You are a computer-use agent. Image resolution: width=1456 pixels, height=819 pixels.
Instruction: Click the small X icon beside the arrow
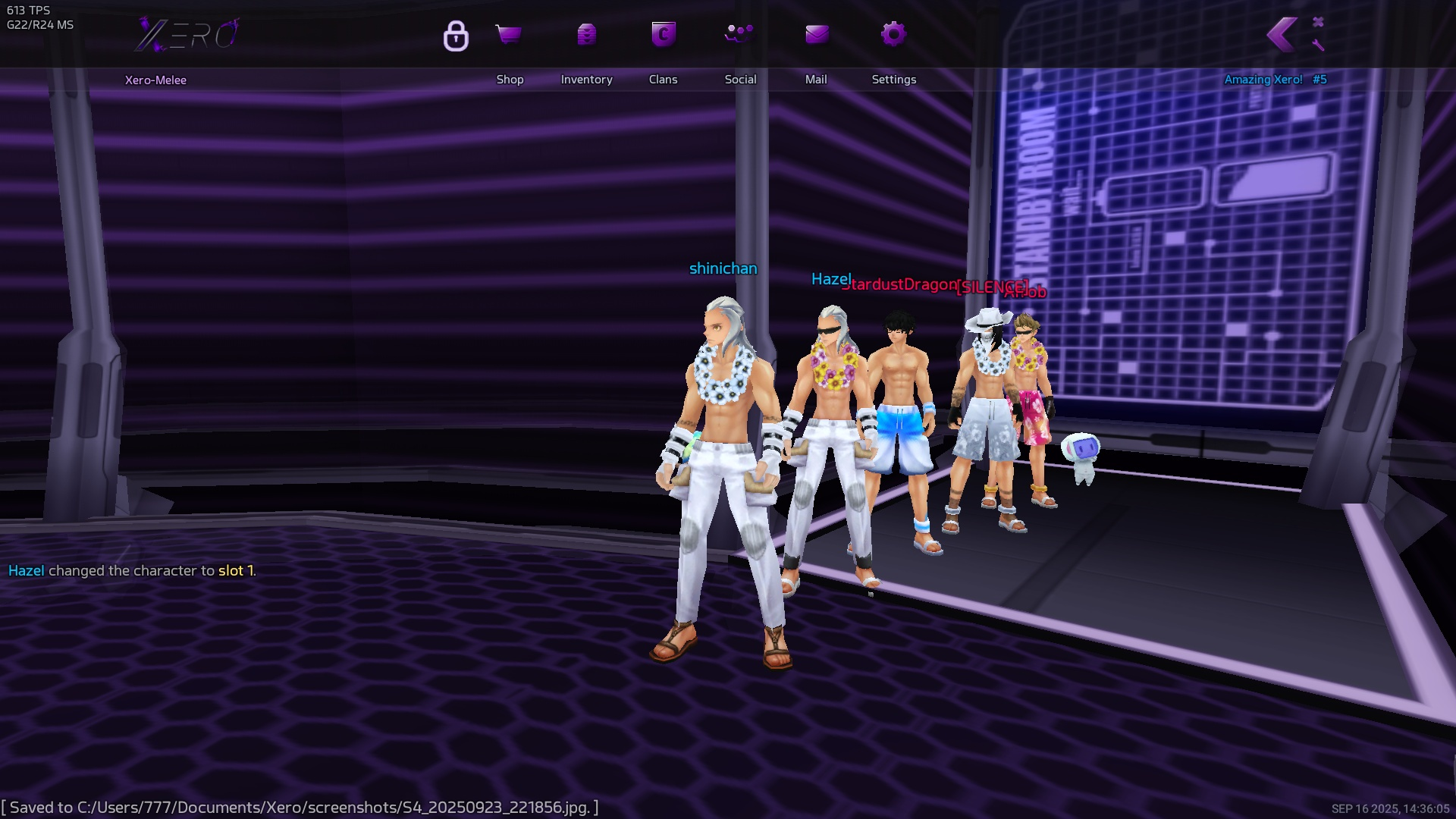point(1318,22)
